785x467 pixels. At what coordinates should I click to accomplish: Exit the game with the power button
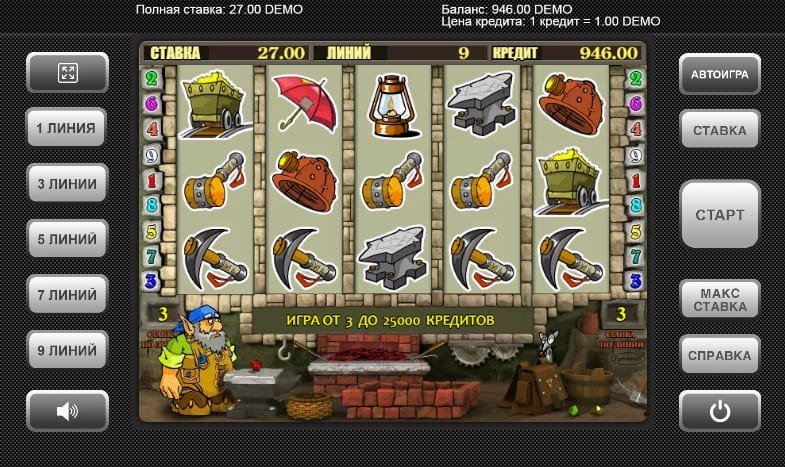pyautogui.click(x=719, y=410)
